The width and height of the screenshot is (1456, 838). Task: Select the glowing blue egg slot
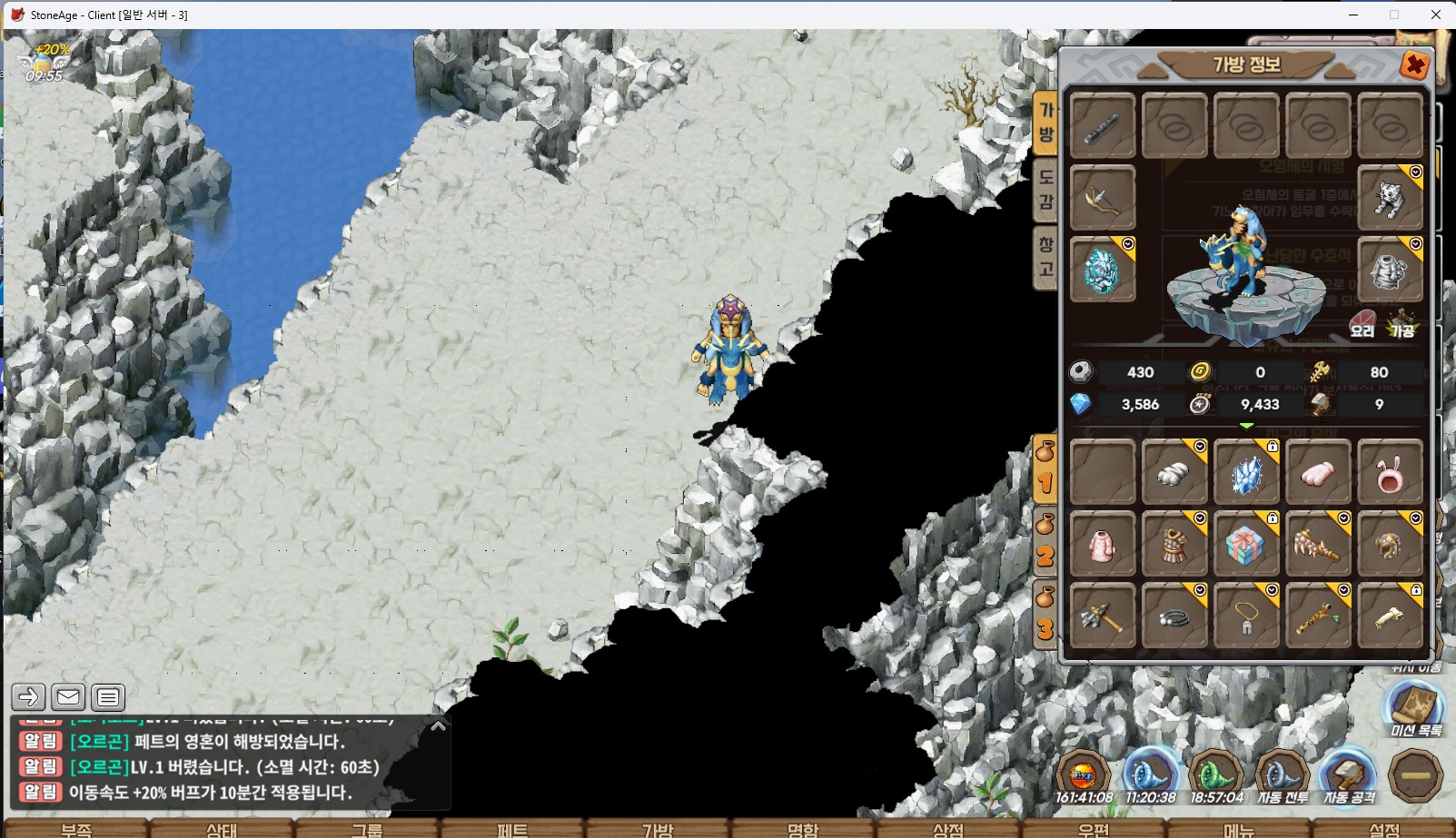point(1103,271)
